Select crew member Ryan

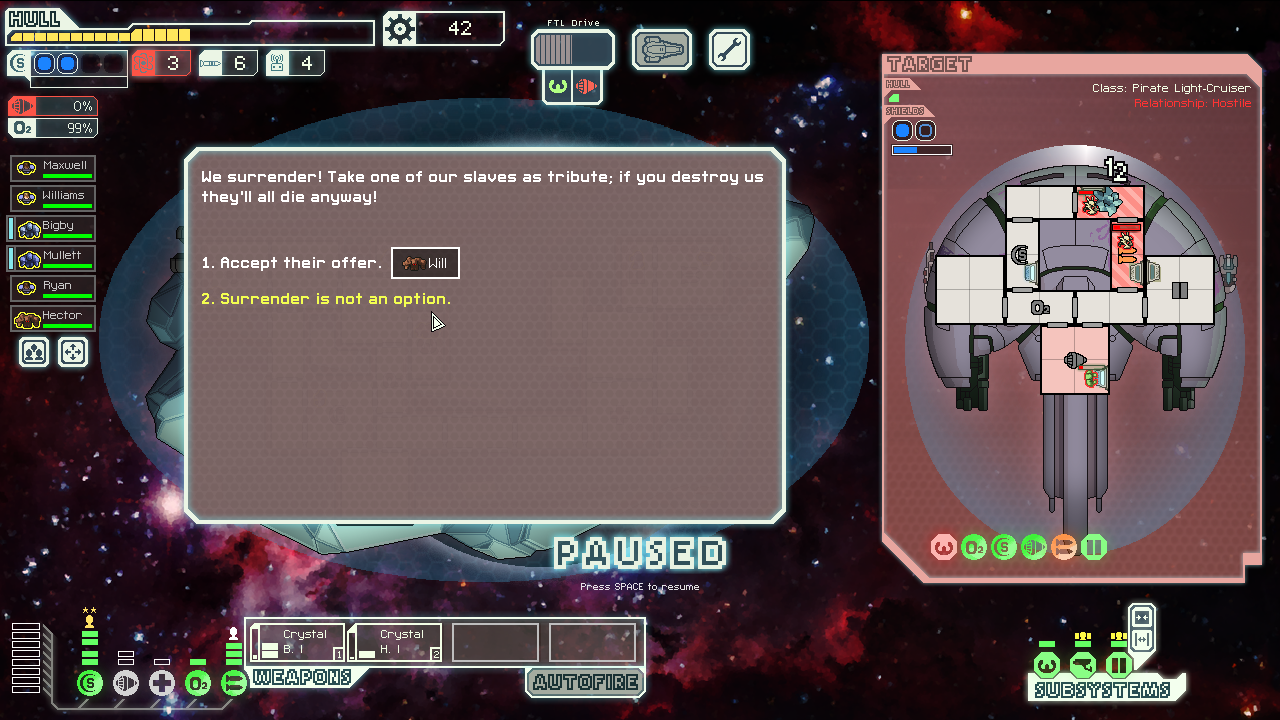(x=54, y=288)
